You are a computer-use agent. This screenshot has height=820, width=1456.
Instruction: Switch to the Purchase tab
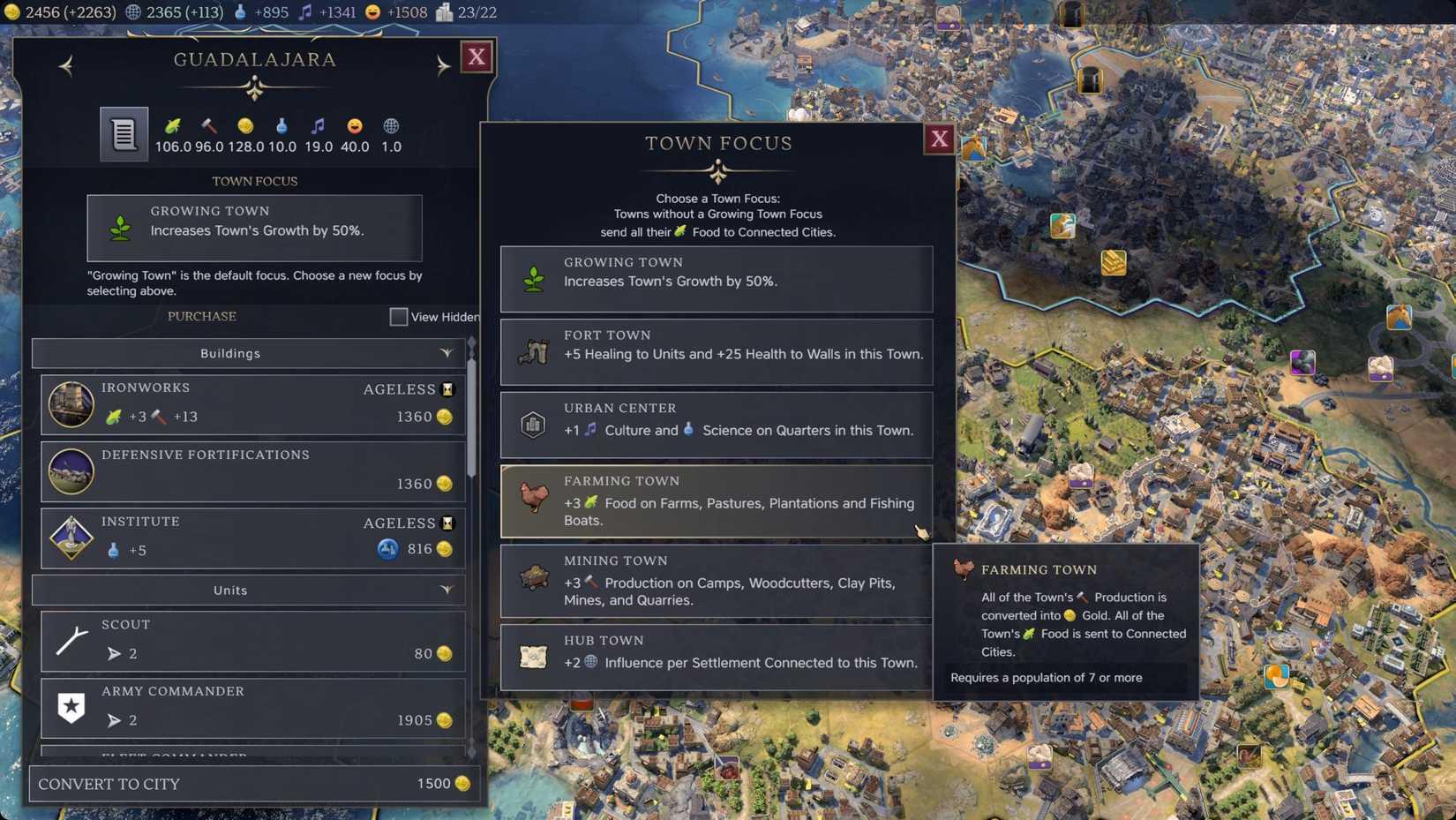click(201, 316)
